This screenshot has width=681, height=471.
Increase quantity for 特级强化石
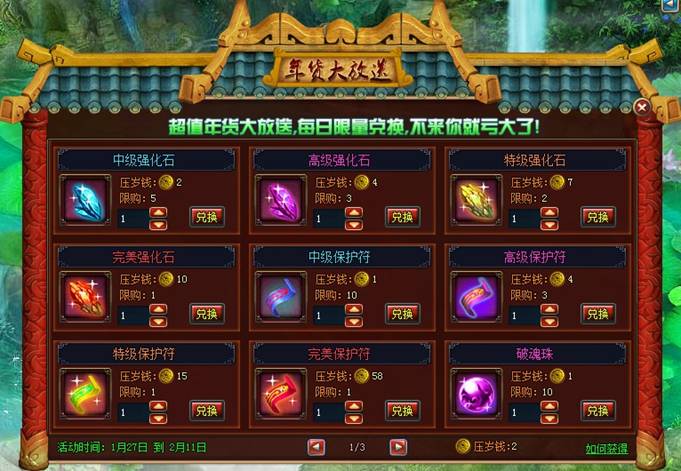coord(548,212)
